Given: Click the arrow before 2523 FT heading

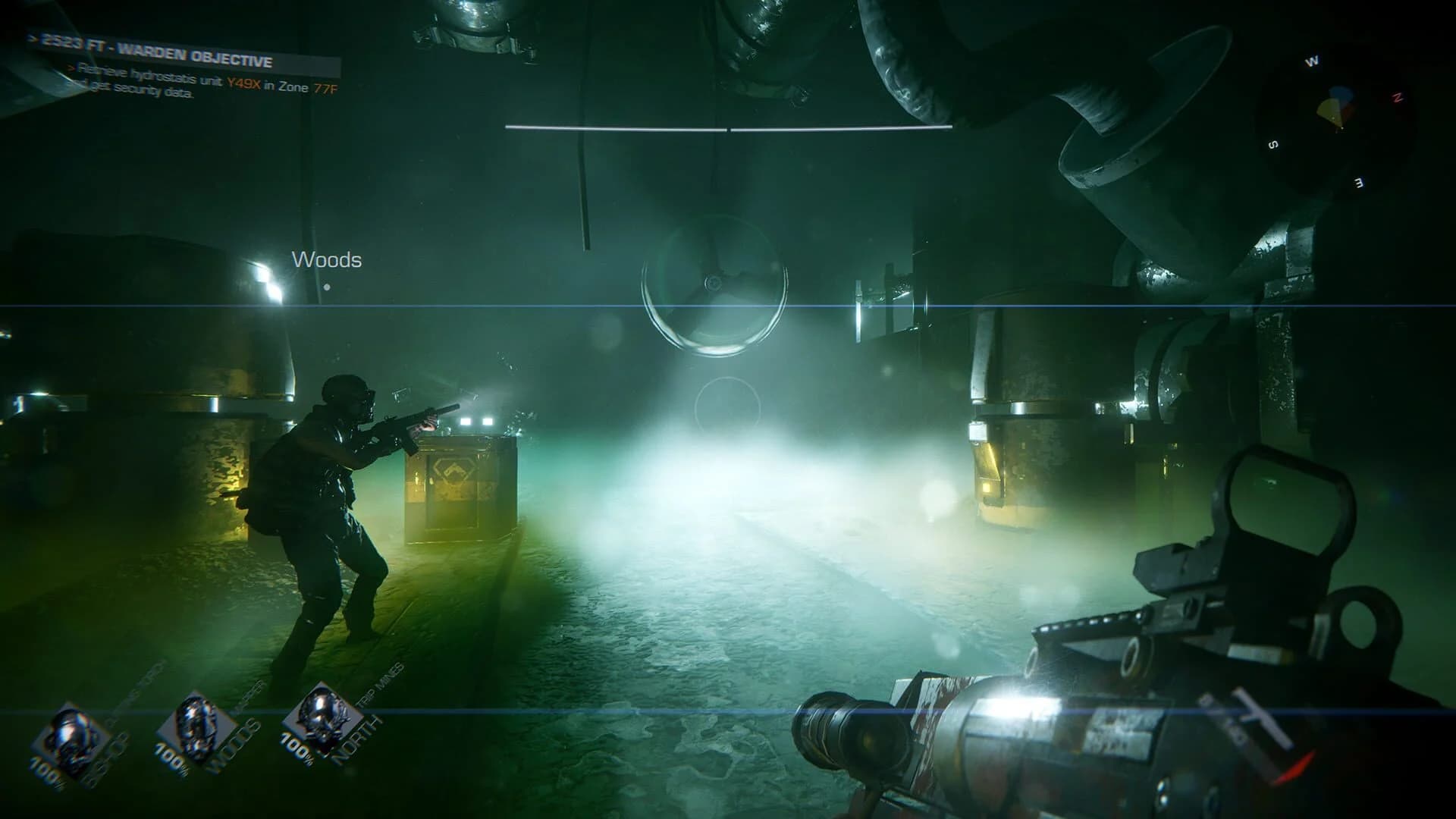Looking at the screenshot, I should point(32,38).
